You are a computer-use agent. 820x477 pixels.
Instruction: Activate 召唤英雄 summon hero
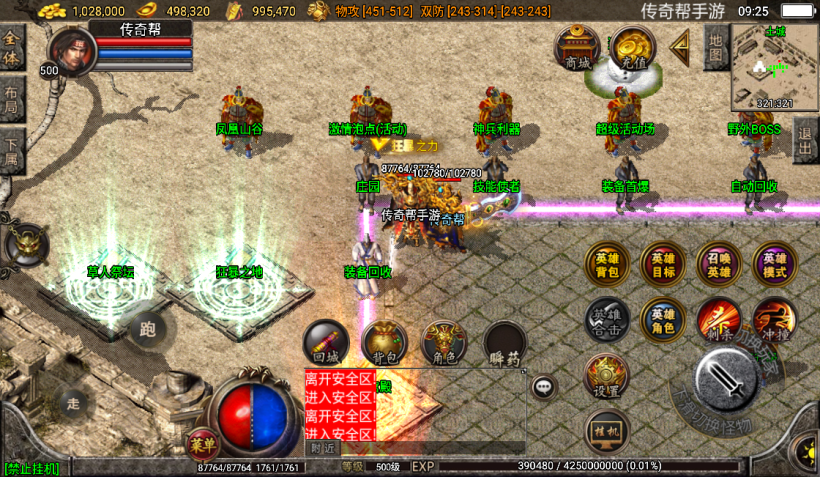(x=718, y=264)
